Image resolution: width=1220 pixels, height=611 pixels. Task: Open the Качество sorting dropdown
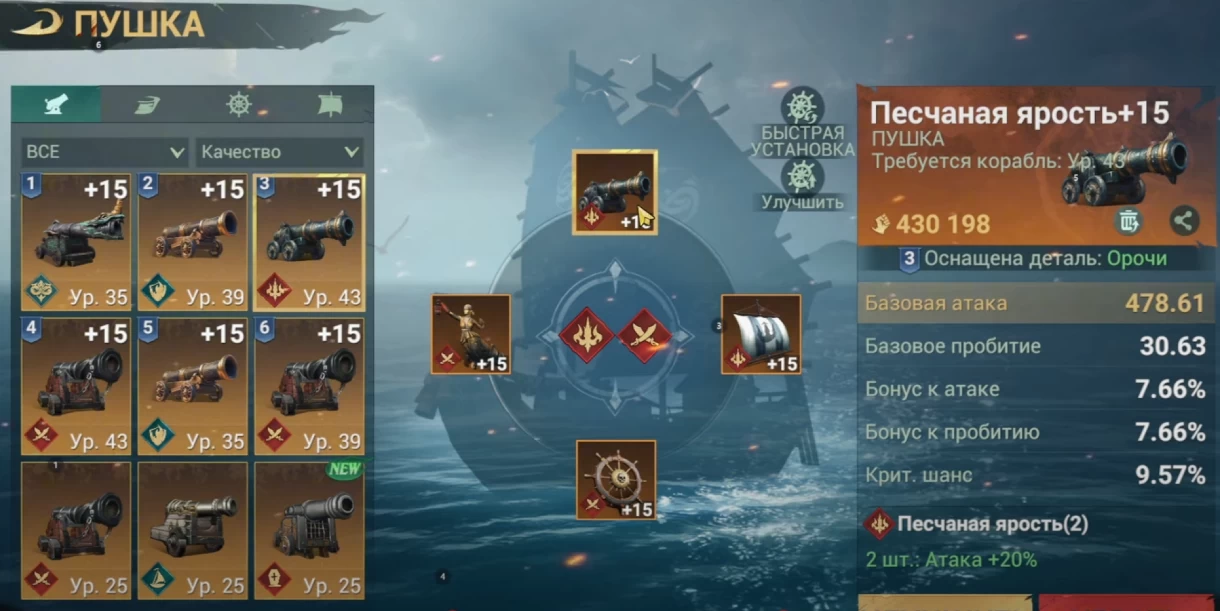coord(280,152)
